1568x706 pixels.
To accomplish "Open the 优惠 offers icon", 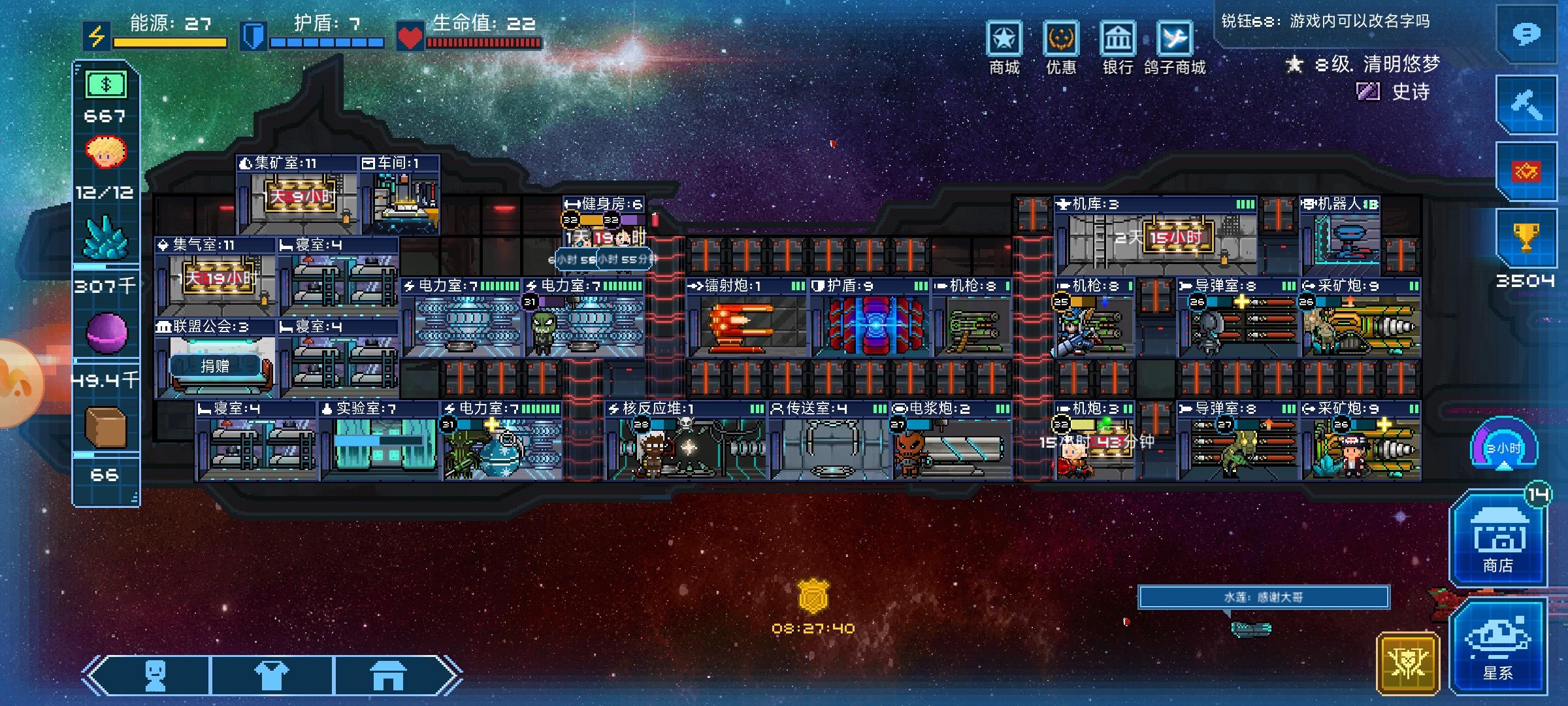I will click(x=1060, y=39).
